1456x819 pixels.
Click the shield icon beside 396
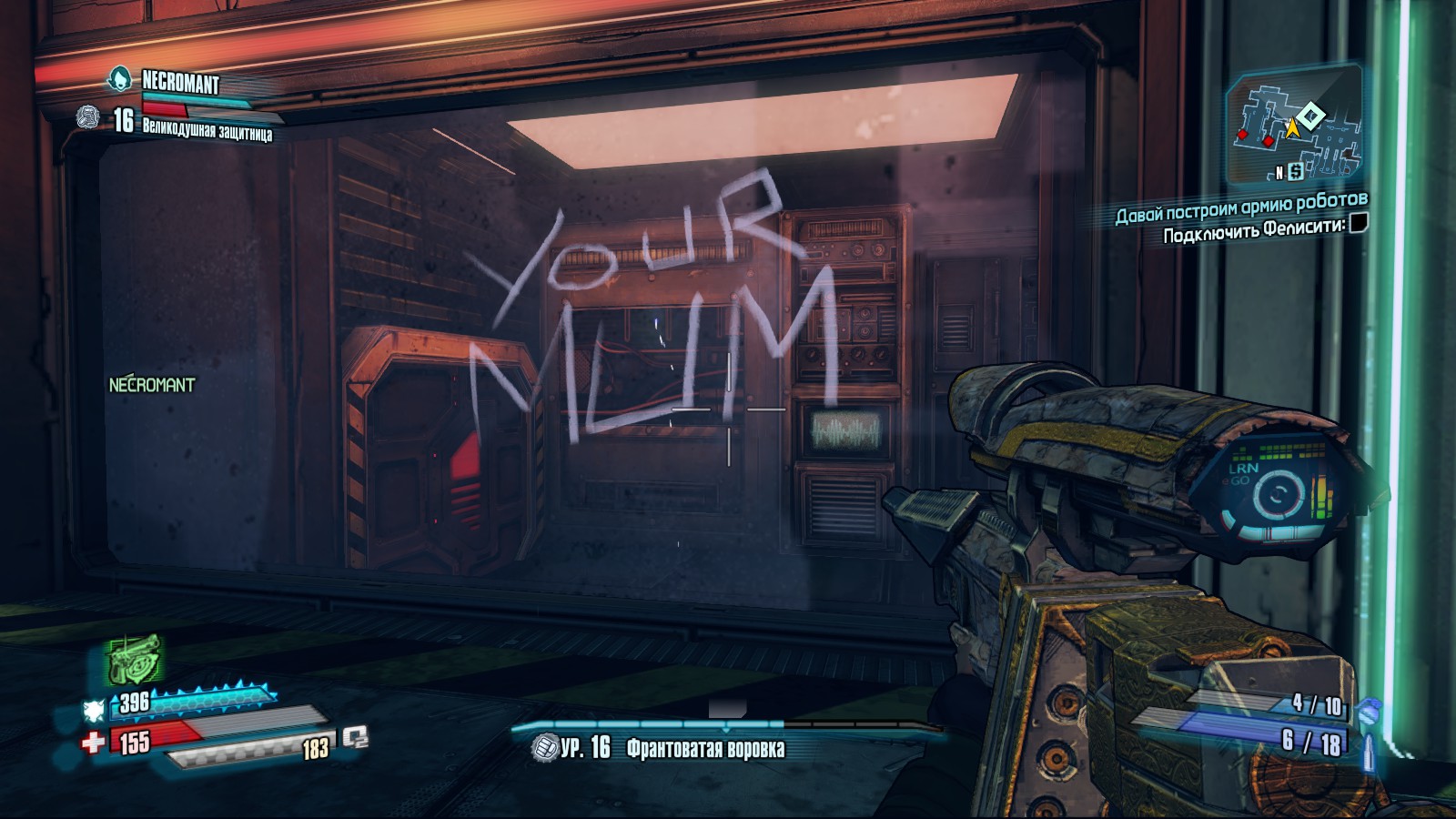94,710
